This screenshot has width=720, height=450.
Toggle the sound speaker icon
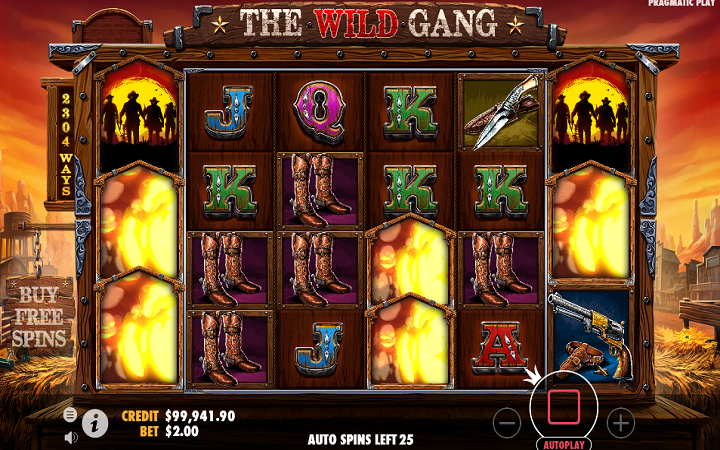71,437
